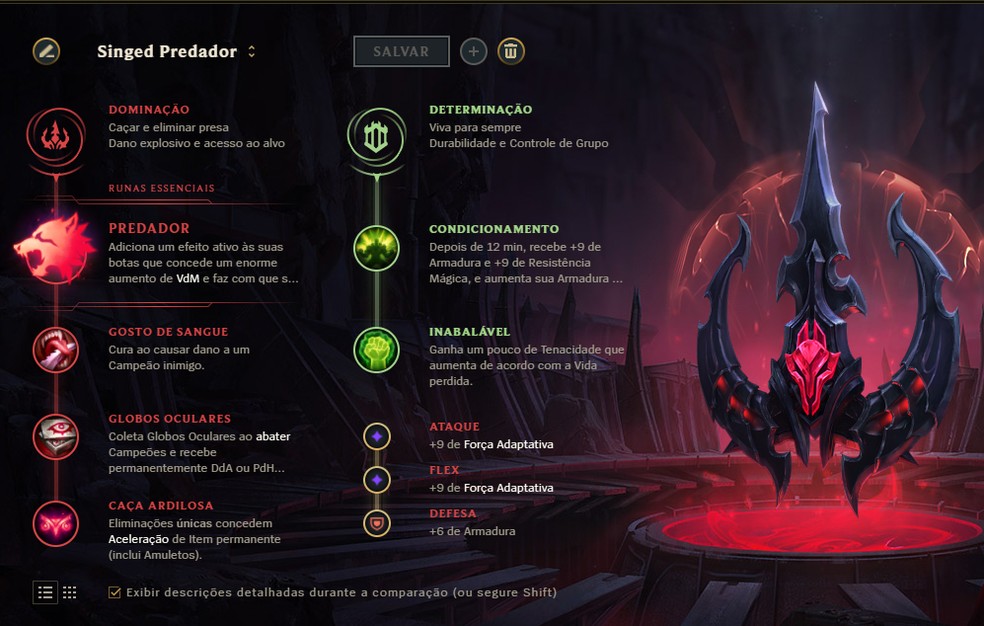Screen dimensions: 984x626
Task: Select the Gosto de Sangue rune
Action: click(x=55, y=349)
